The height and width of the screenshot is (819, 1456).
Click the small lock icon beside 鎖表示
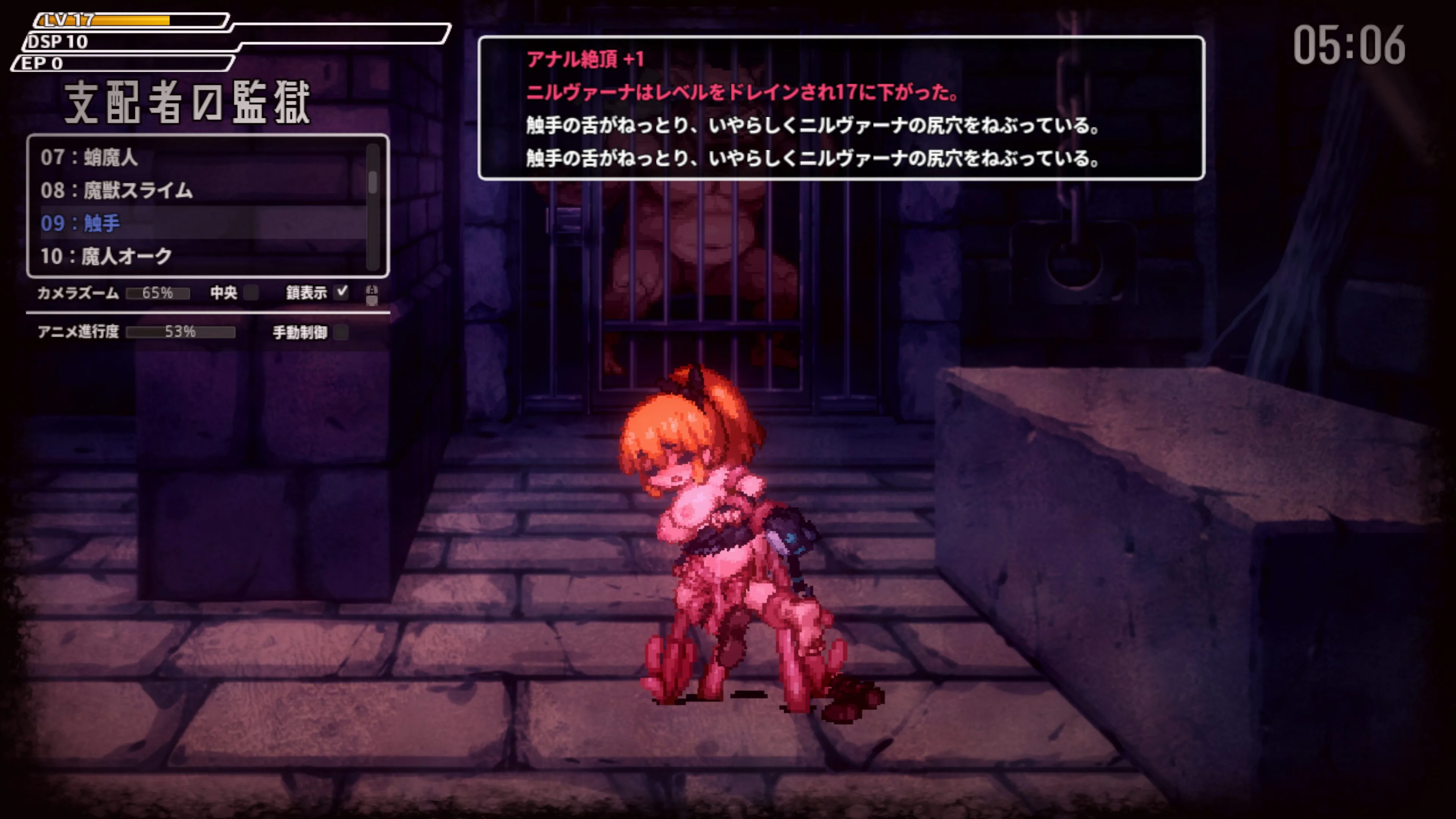pos(371,294)
